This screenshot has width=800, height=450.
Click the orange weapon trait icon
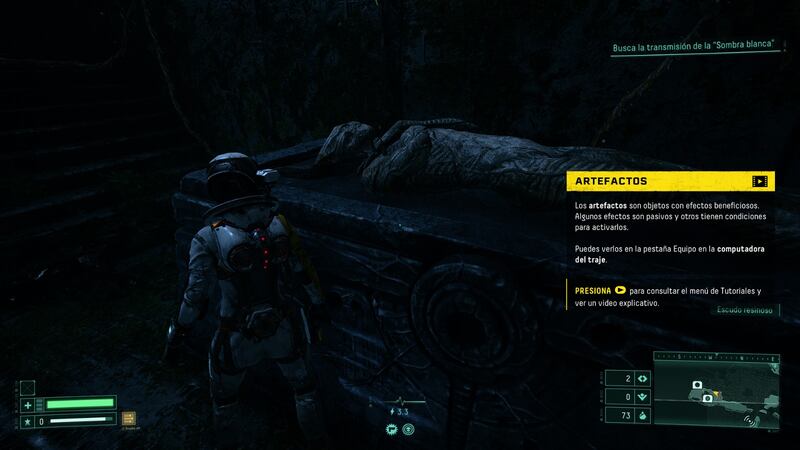128,419
